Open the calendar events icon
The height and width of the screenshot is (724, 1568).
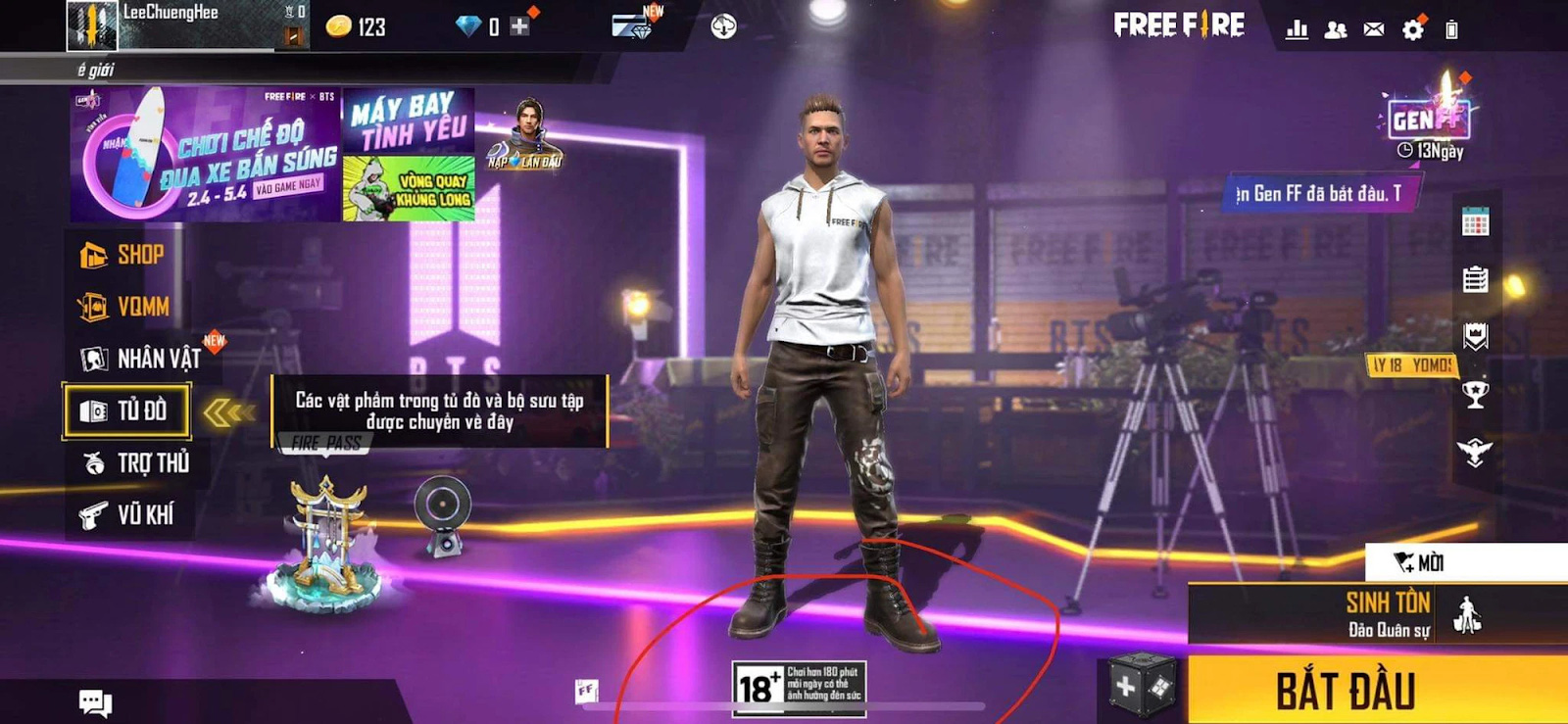point(1475,222)
